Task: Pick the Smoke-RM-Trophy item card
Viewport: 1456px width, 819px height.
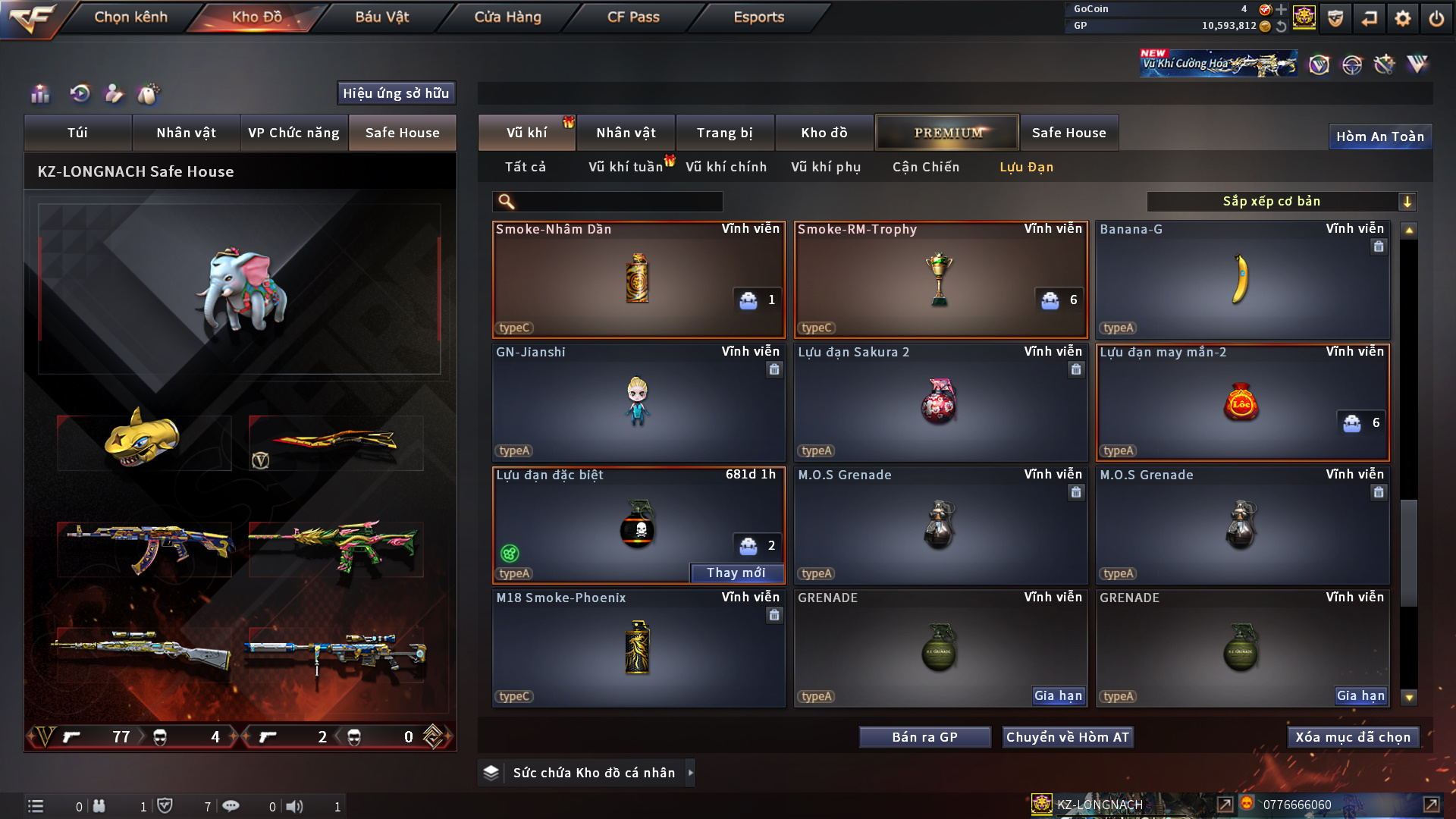Action: (x=940, y=279)
